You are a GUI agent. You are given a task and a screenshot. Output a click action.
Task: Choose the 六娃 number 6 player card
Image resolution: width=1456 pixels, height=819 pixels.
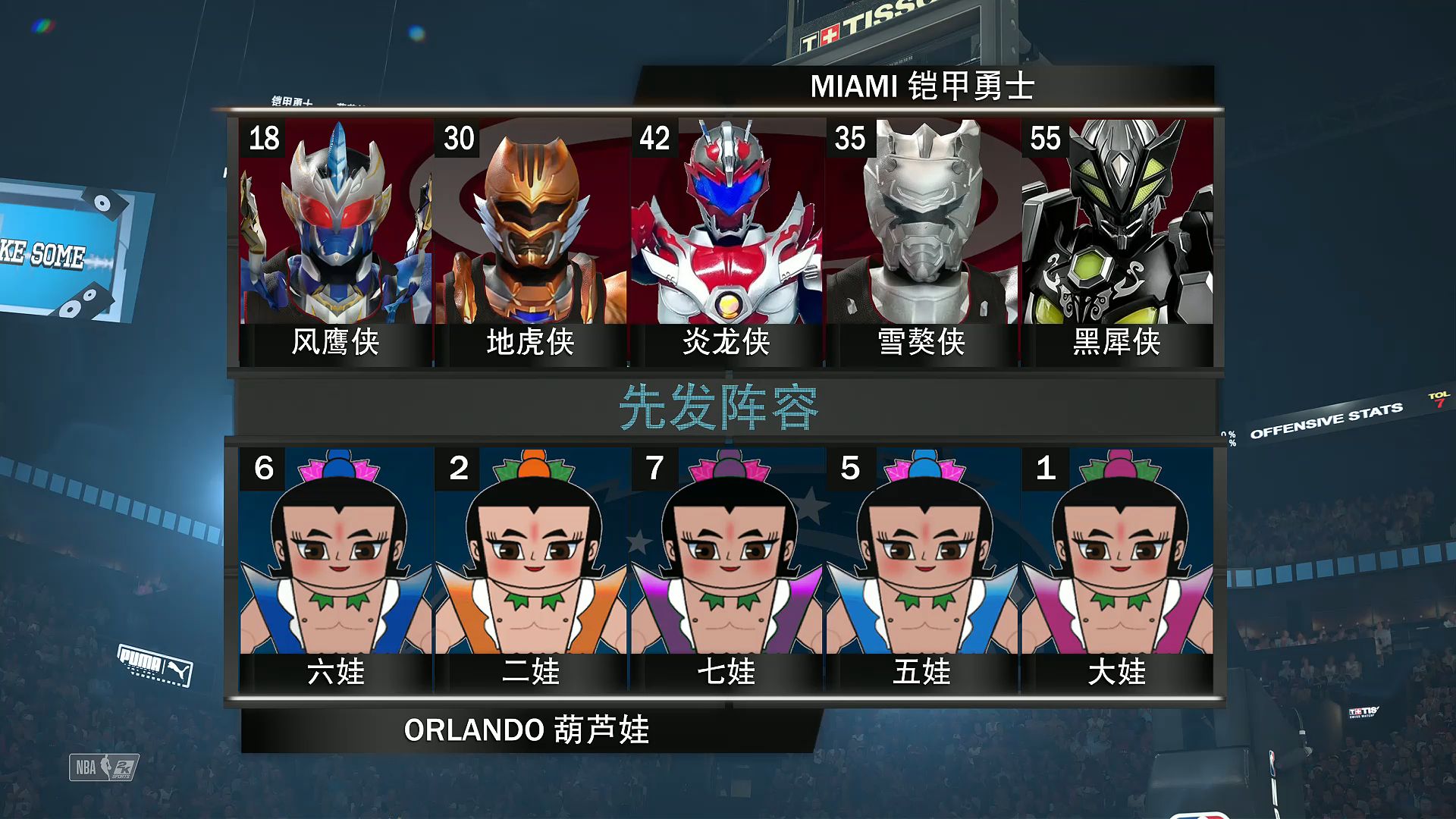(x=336, y=569)
